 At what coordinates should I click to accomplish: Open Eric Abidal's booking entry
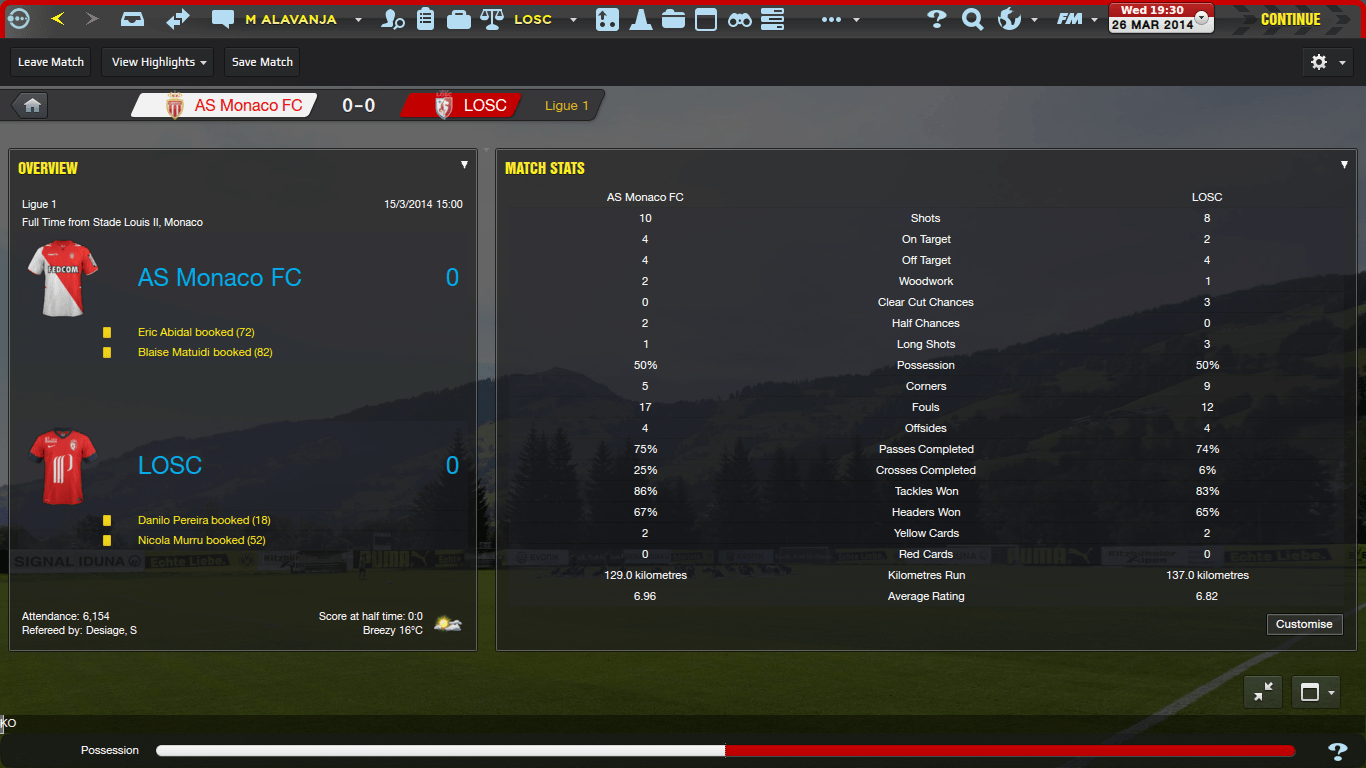pyautogui.click(x=196, y=332)
